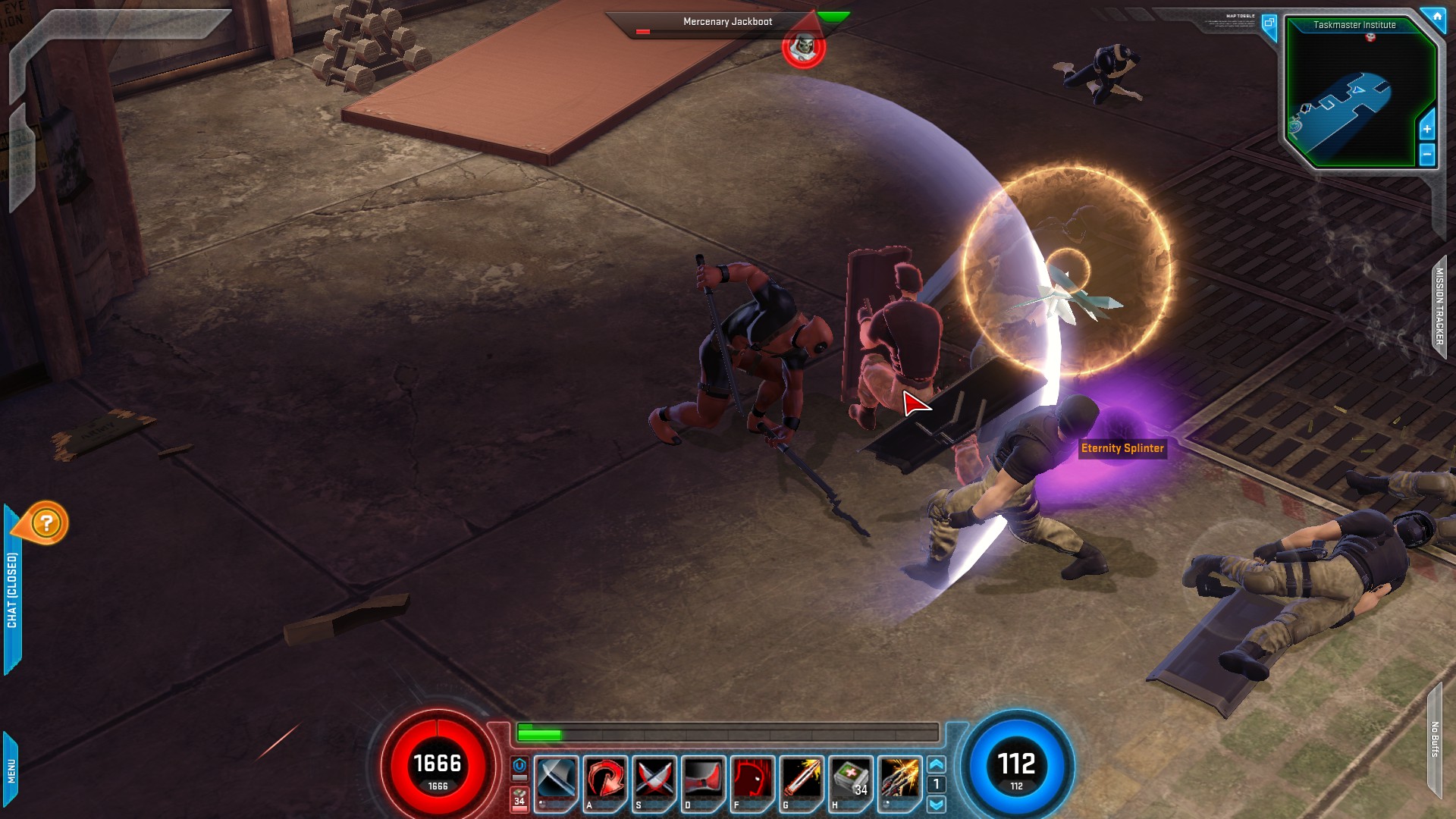Activate the firing rifle ability on G
Screen dimensions: 1456x819
802,779
